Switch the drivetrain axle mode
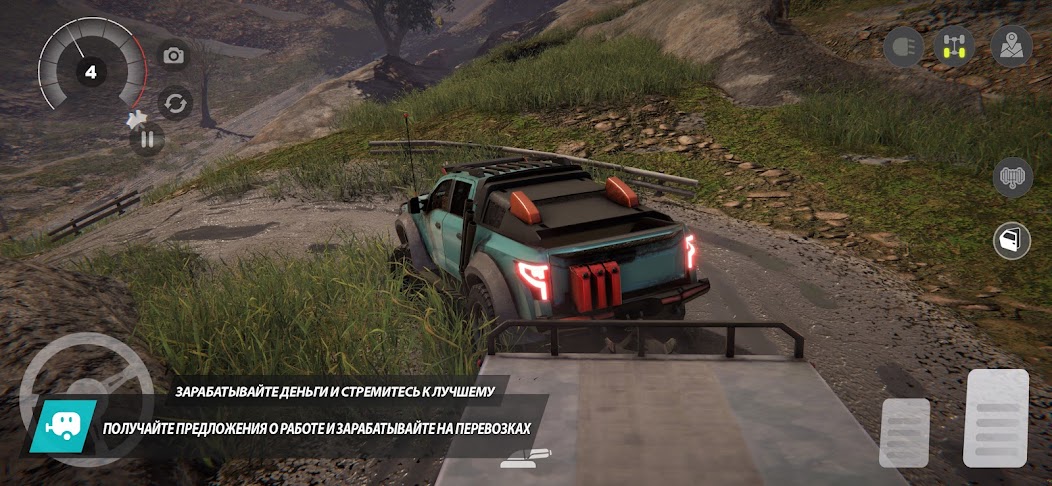 pyautogui.click(x=954, y=47)
